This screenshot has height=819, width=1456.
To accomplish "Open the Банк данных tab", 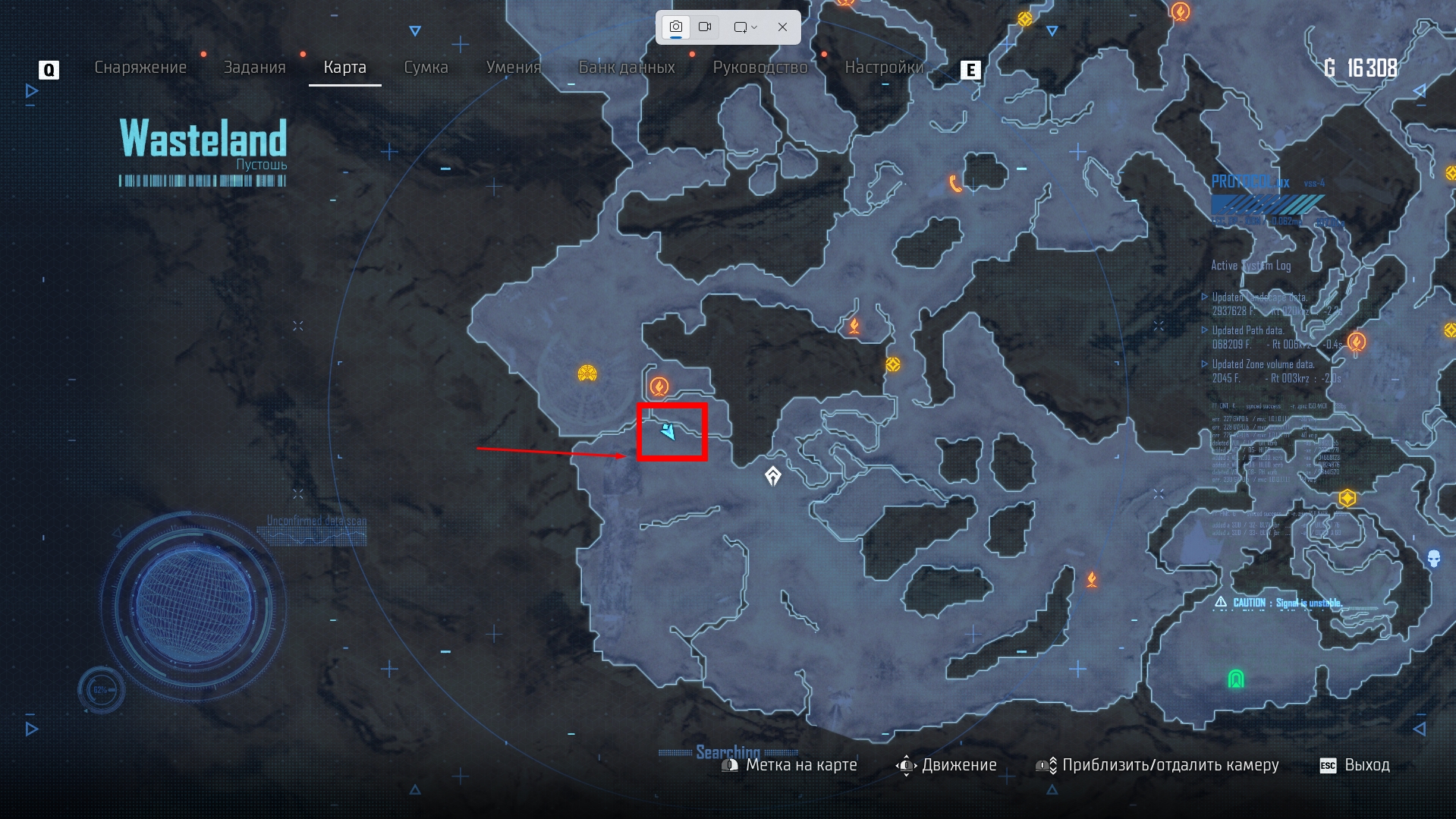I will pos(627,68).
